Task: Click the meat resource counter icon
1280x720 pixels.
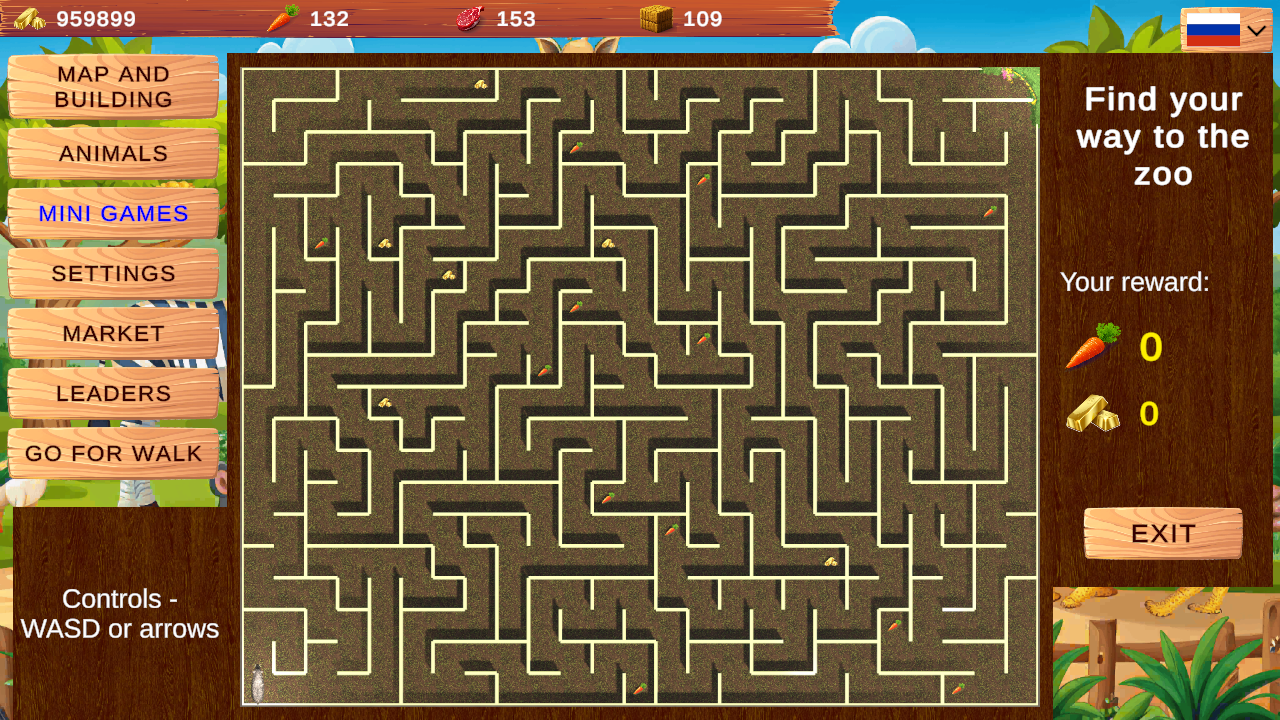Action: coord(468,17)
